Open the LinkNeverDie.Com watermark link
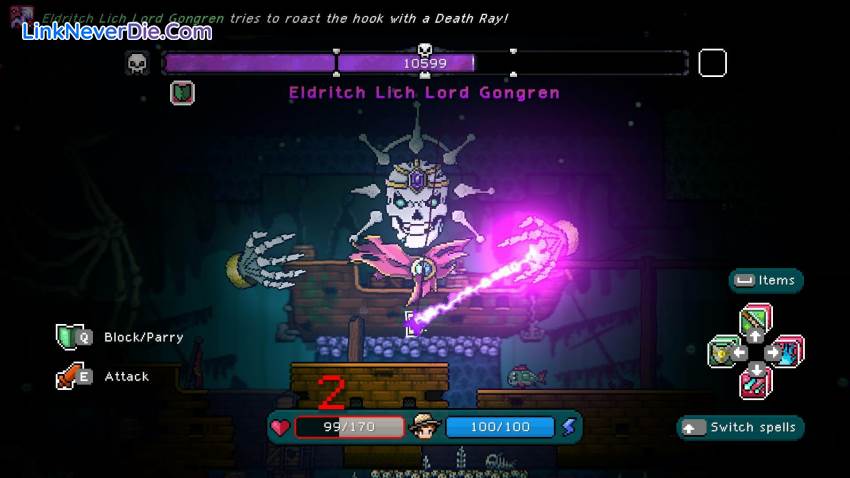The width and height of the screenshot is (850, 478). click(x=118, y=31)
